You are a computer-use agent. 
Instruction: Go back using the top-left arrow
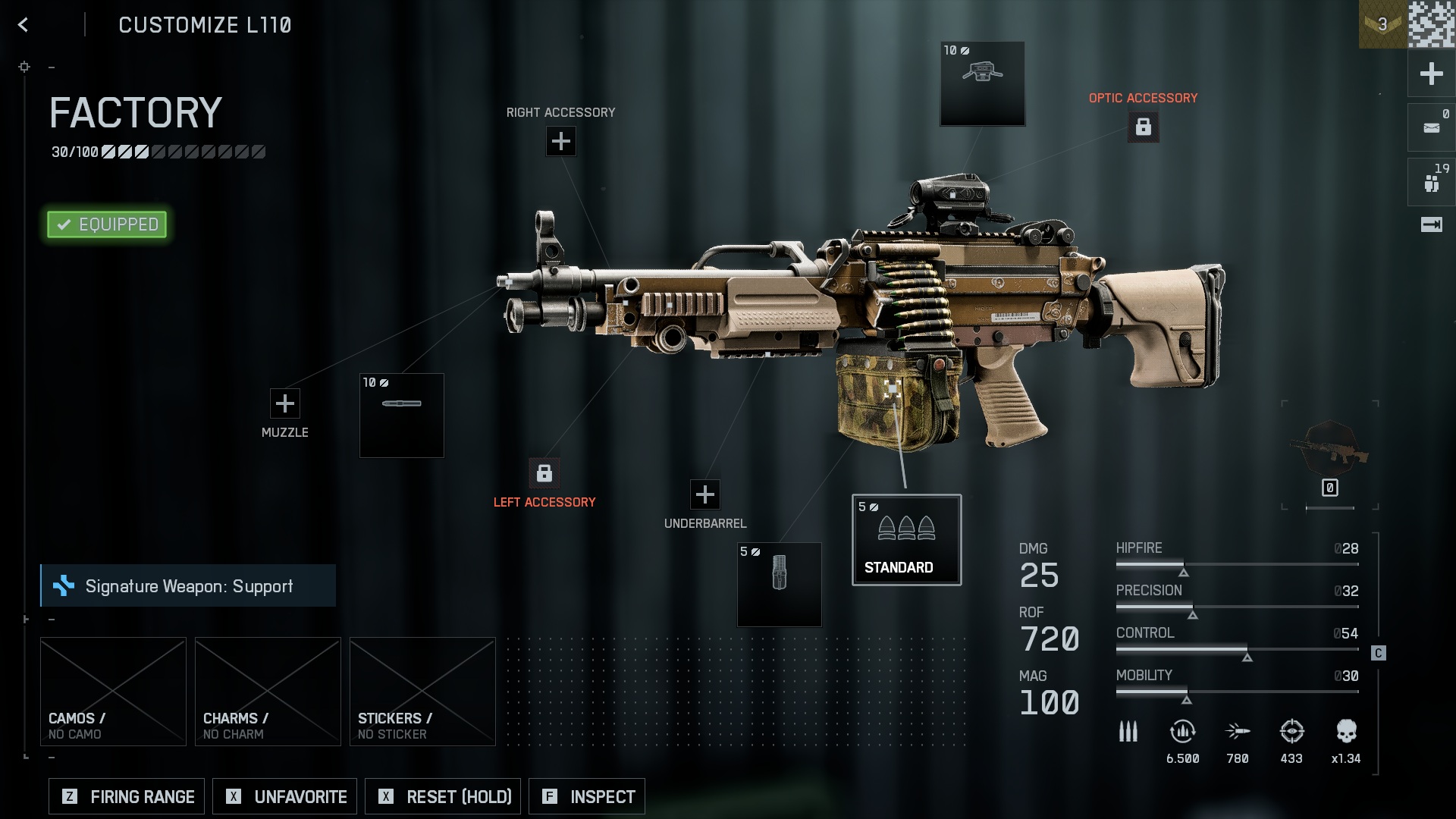24,25
